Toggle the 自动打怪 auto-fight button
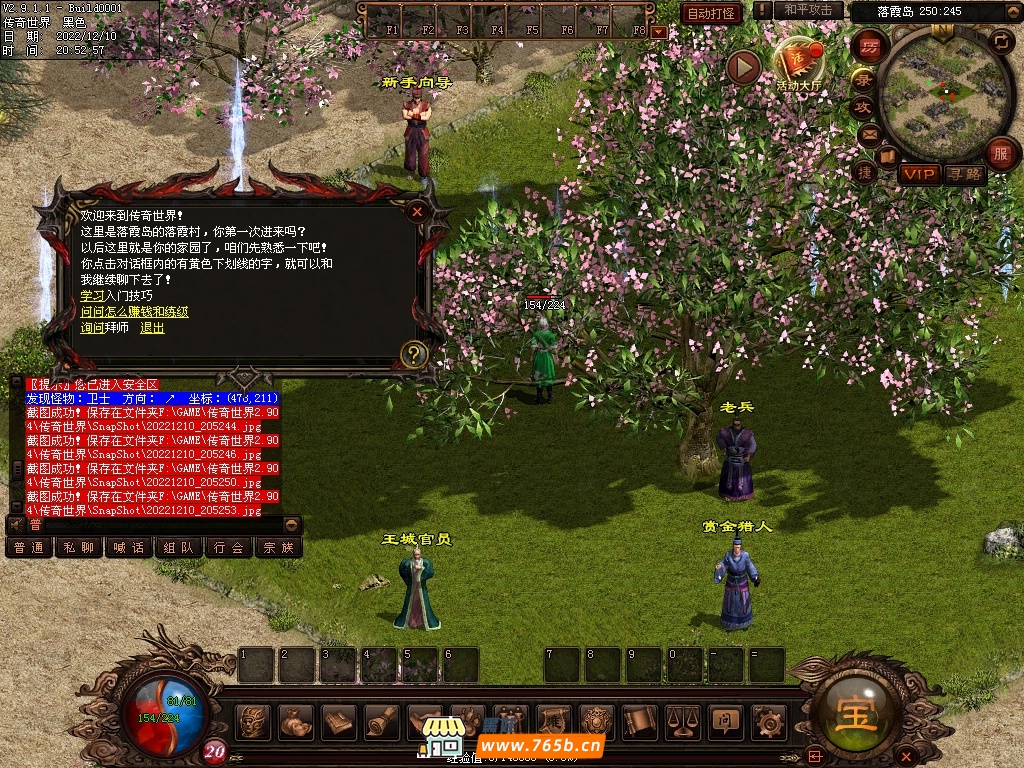The width and height of the screenshot is (1024, 768). click(x=711, y=13)
